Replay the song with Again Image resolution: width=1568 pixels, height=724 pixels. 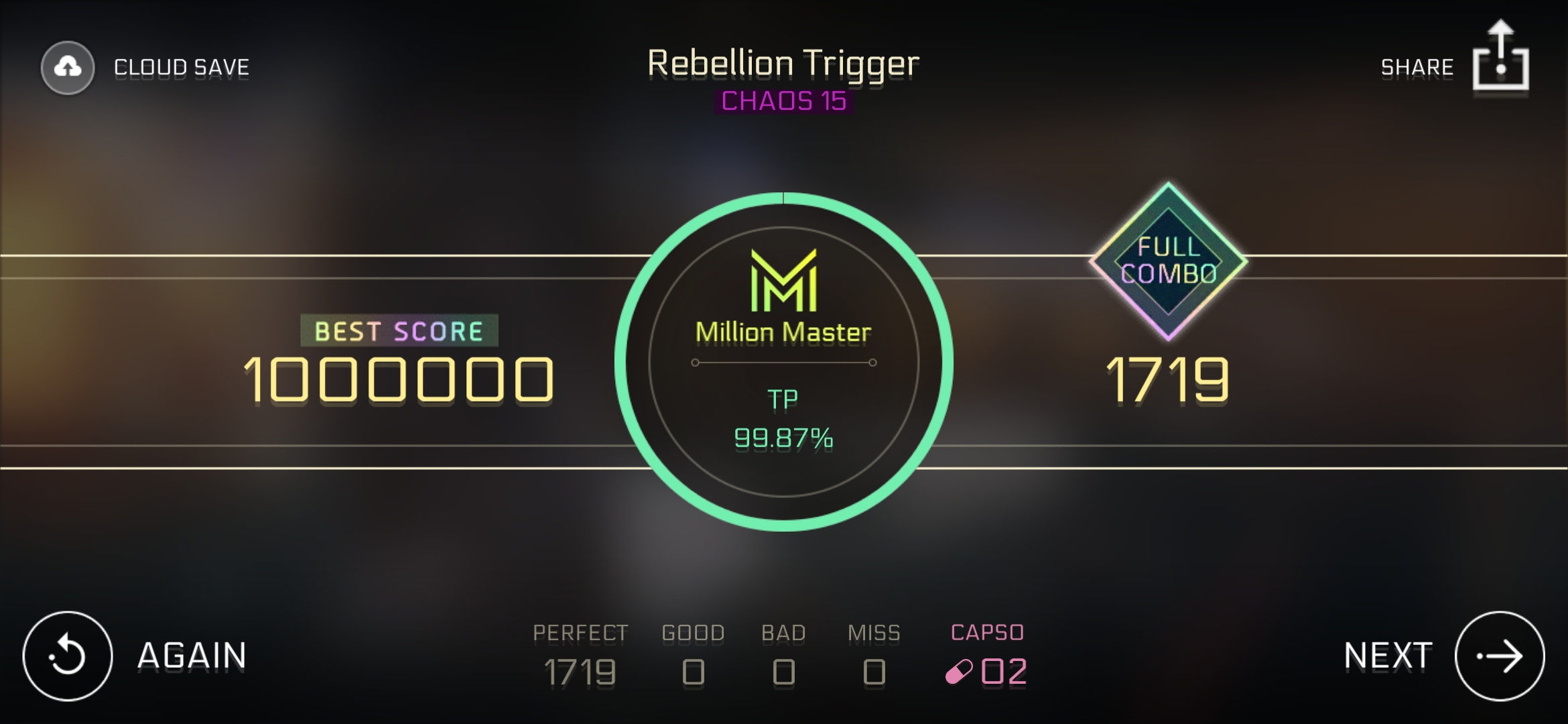tap(68, 656)
